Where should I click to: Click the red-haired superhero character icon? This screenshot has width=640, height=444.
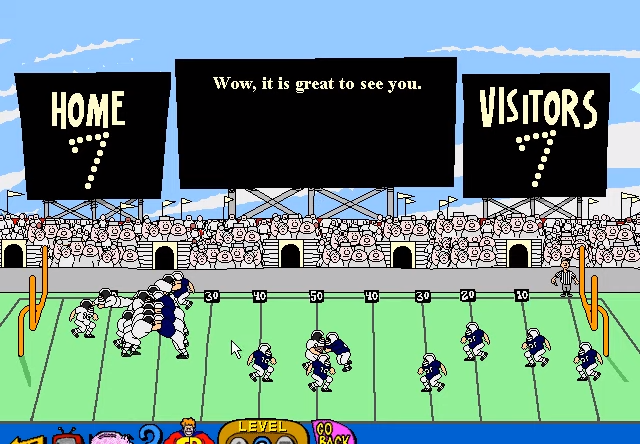(x=186, y=434)
